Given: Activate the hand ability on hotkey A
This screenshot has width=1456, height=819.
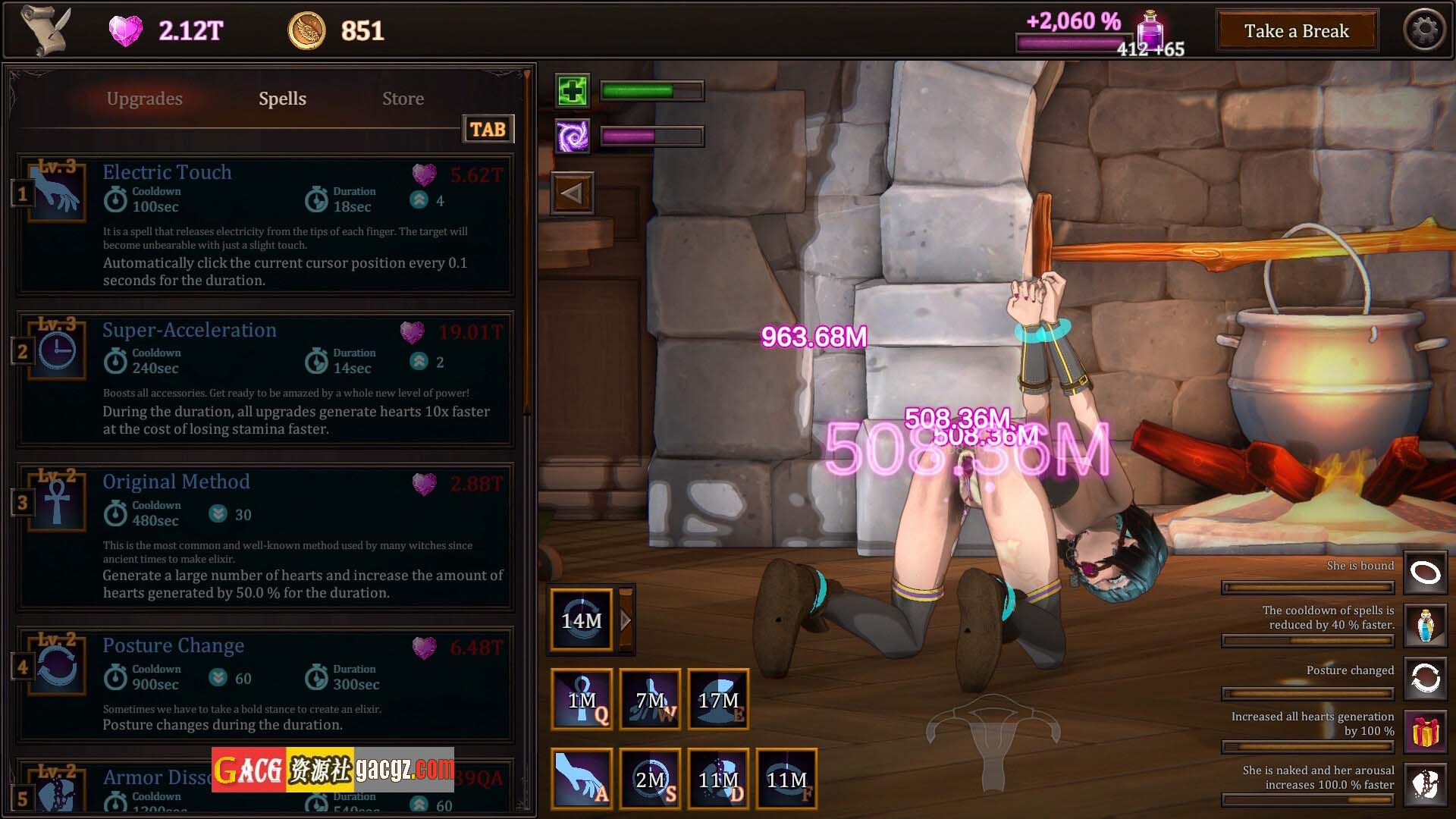Looking at the screenshot, I should coord(582,777).
